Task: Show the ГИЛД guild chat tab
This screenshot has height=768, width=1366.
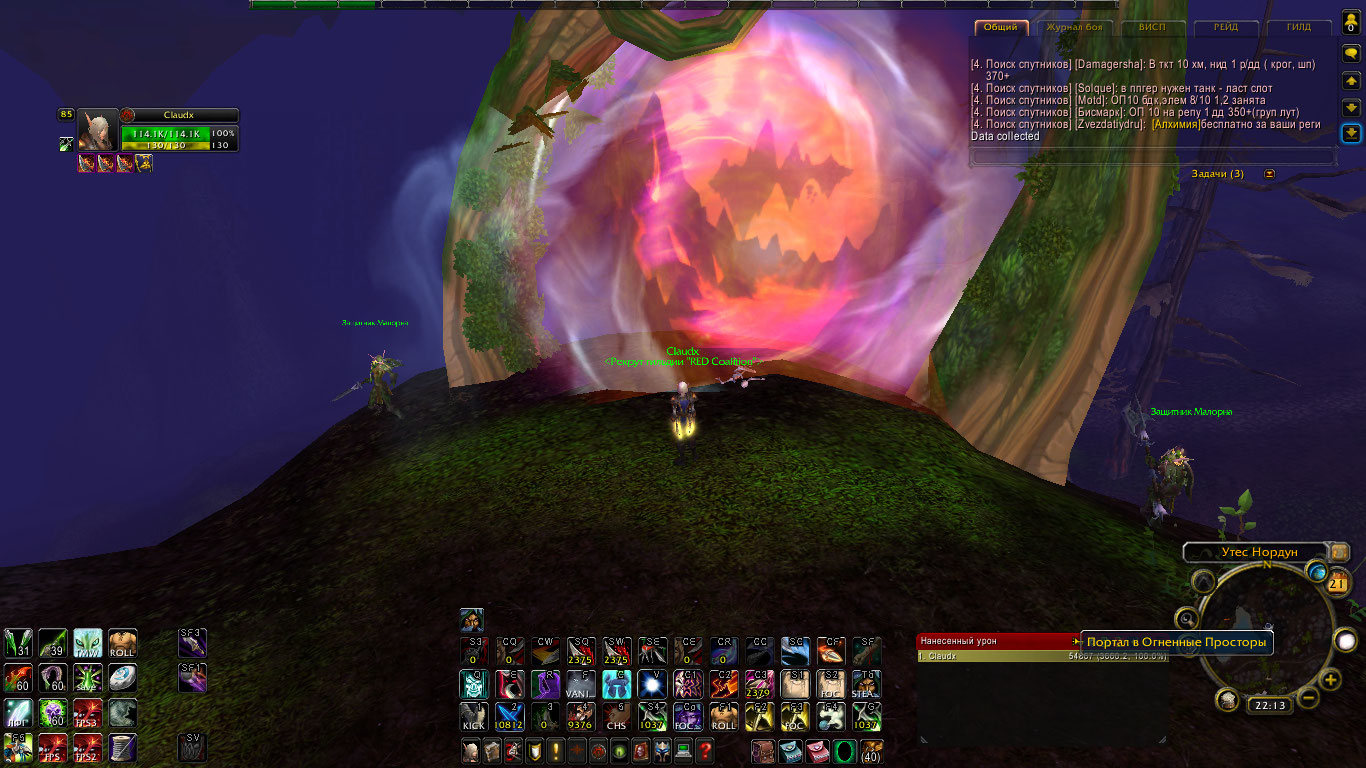Action: 1298,28
